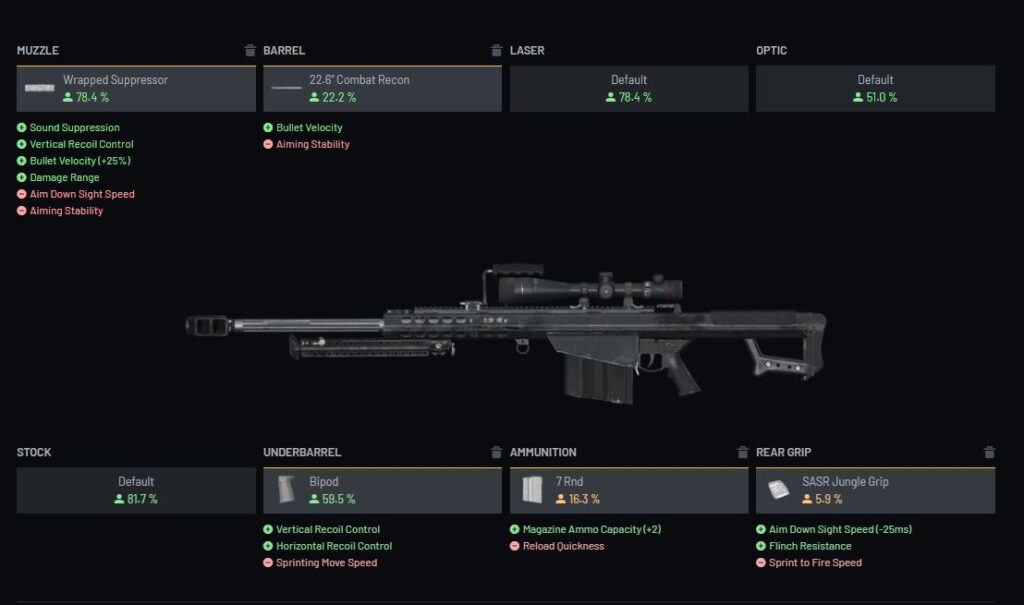Remove ammunition attachment using trash icon
This screenshot has width=1024, height=605.
743,452
